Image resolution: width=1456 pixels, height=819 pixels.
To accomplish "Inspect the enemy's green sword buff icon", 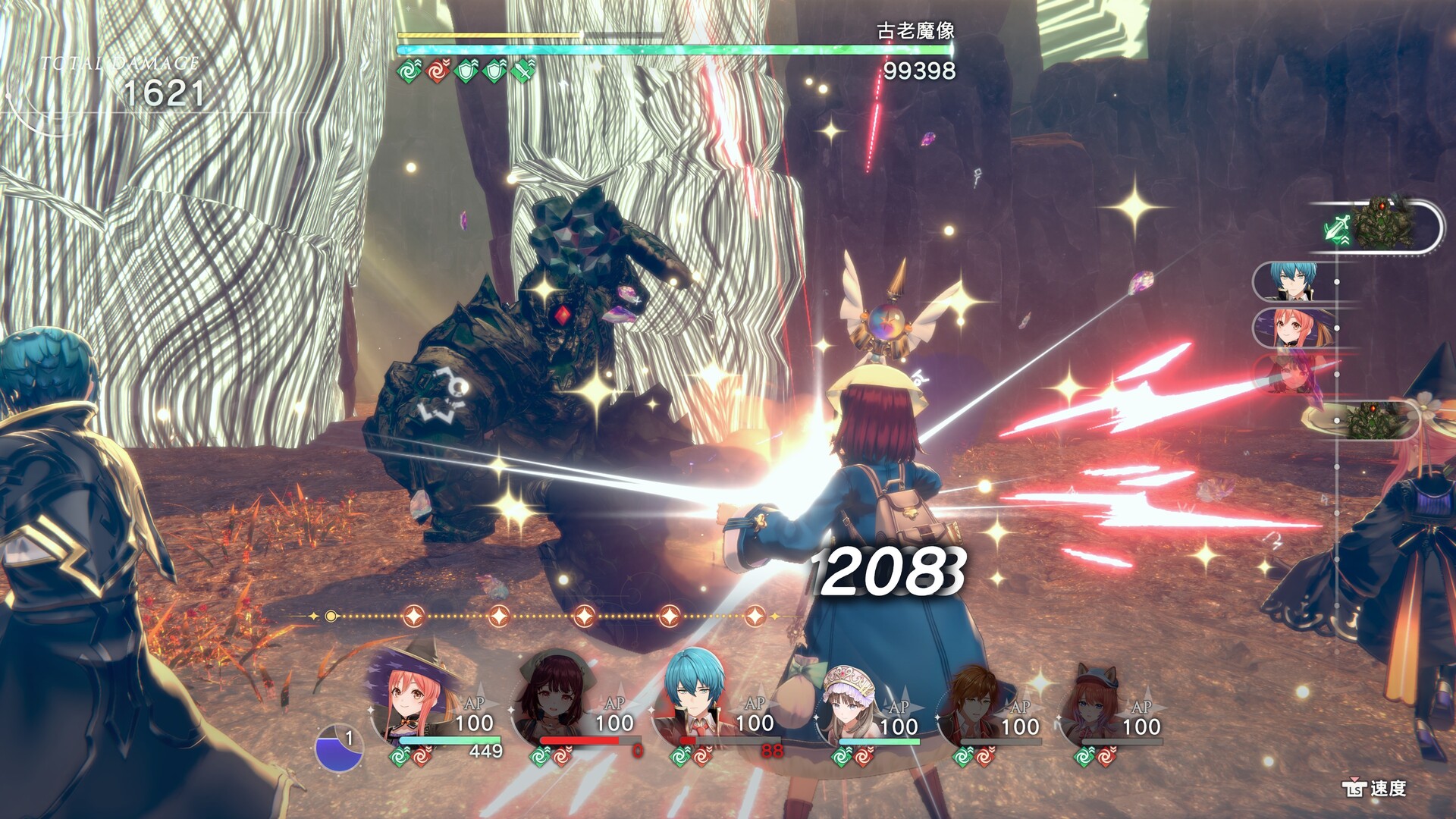I will coord(523,71).
